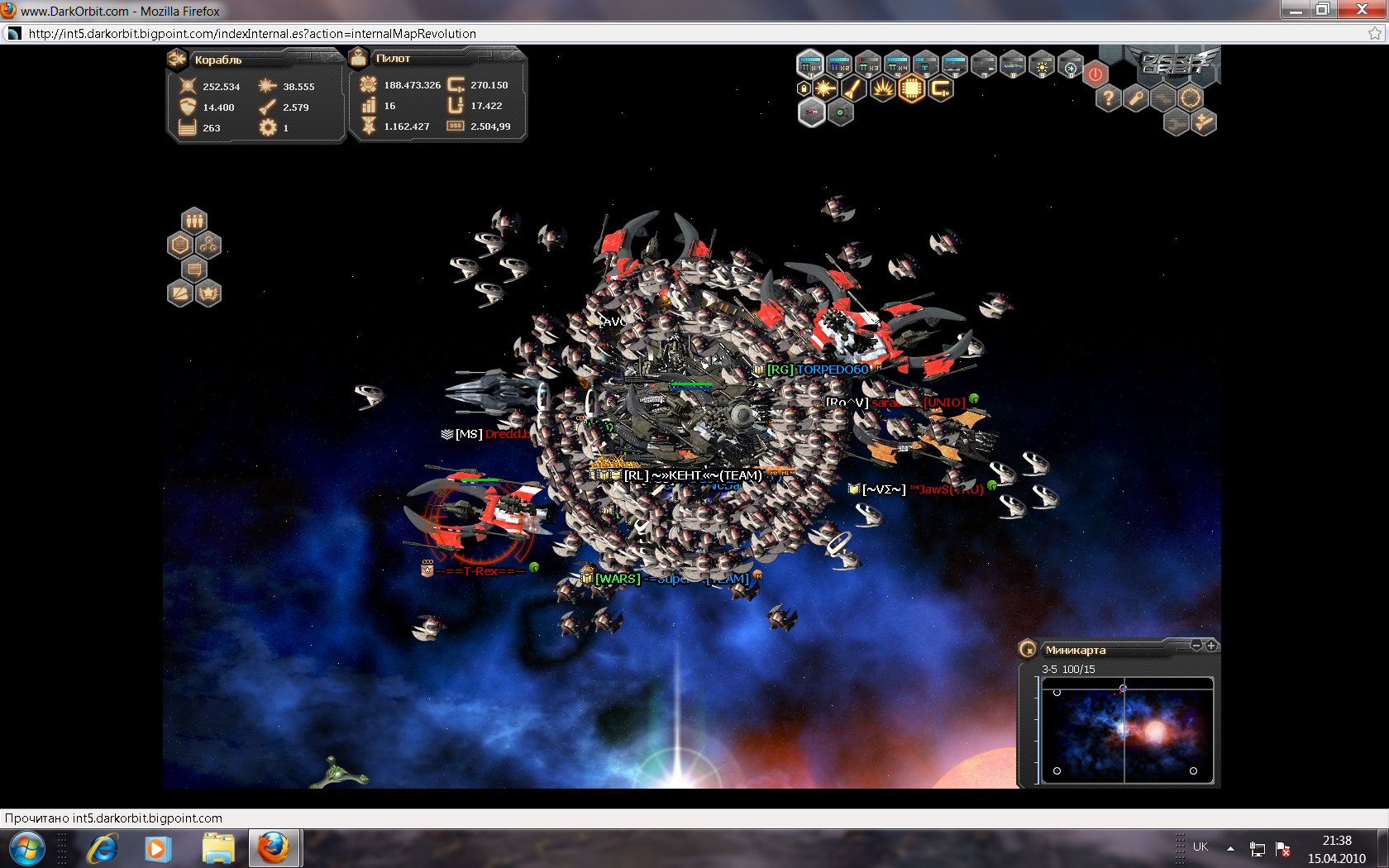Click the minimap's bottom-right portal marker
Viewport: 1389px width, 868px height.
point(1193,770)
